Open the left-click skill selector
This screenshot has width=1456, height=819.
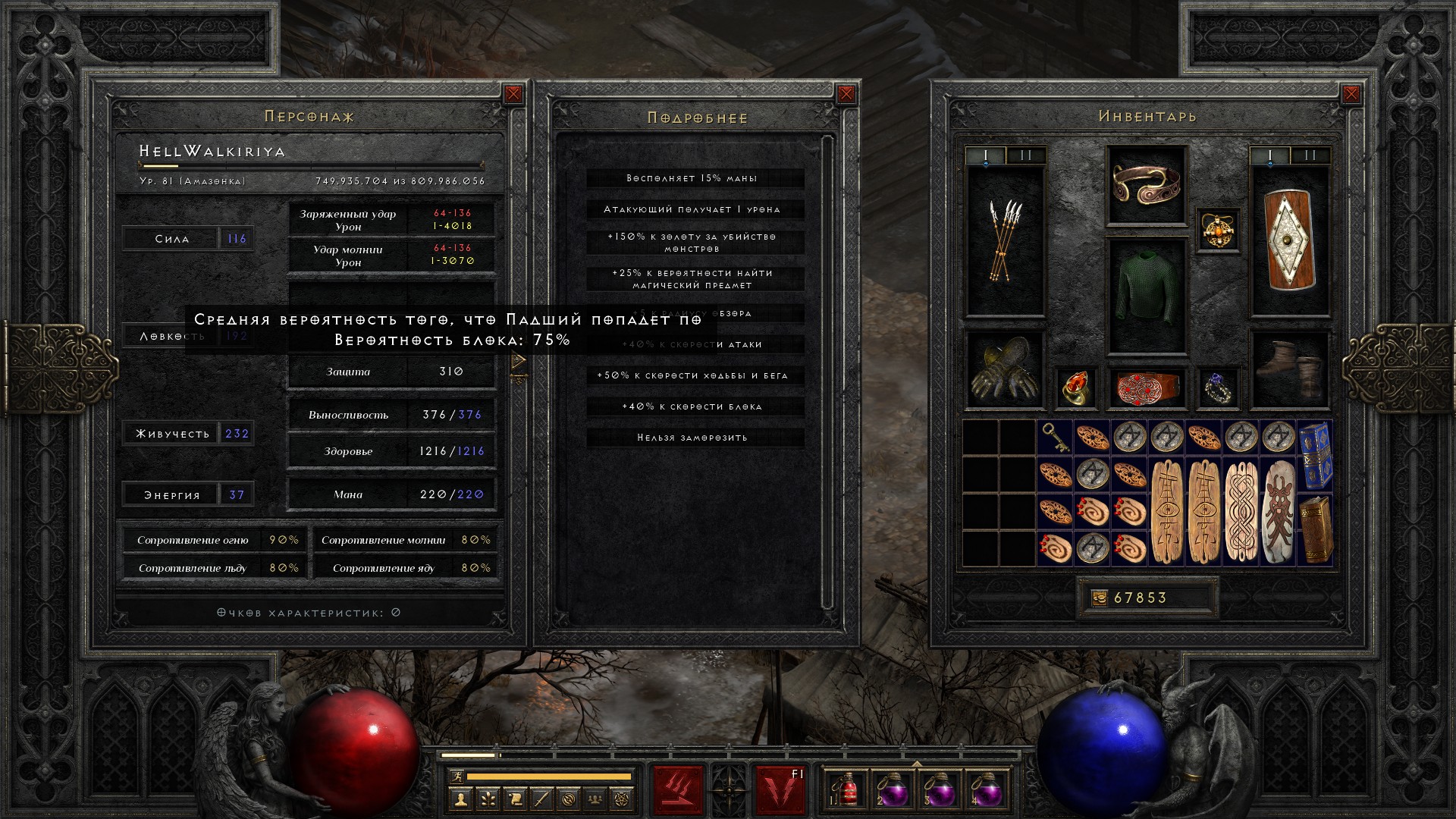tap(677, 789)
